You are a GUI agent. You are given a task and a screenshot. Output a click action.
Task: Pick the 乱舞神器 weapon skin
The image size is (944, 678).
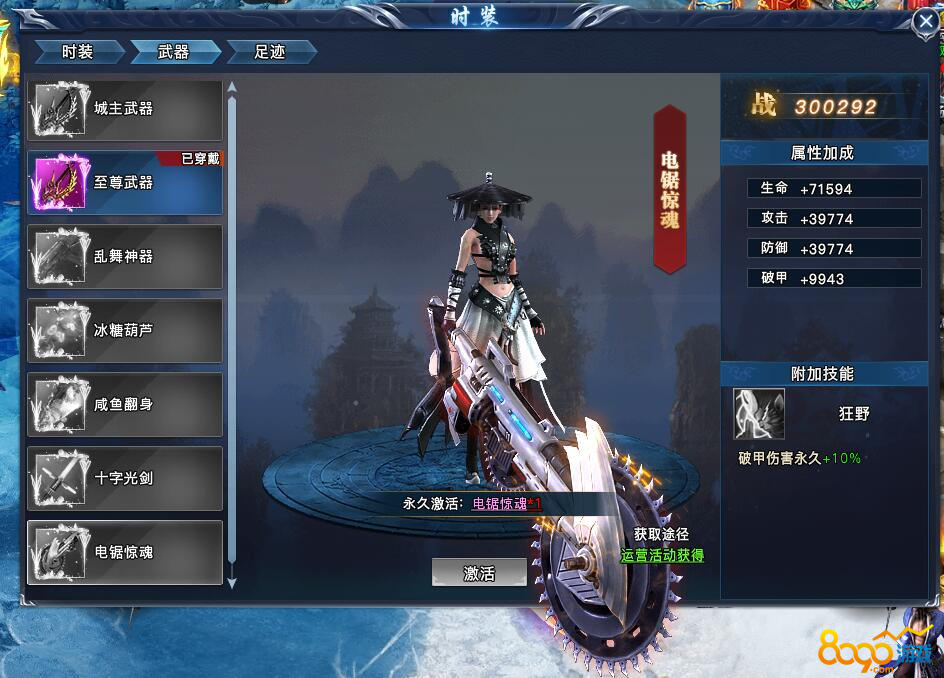tap(125, 257)
